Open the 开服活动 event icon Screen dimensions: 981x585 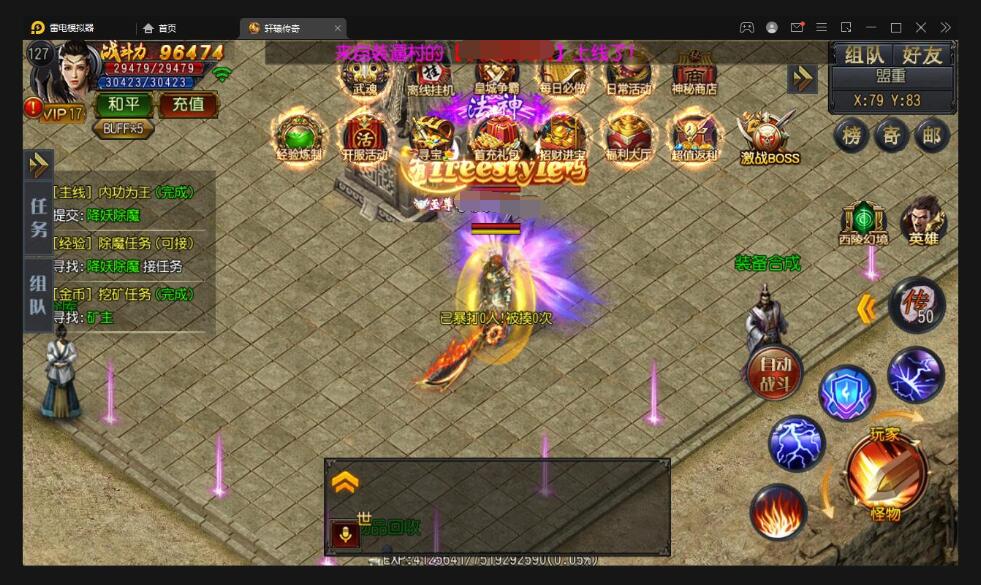pyautogui.click(x=365, y=136)
